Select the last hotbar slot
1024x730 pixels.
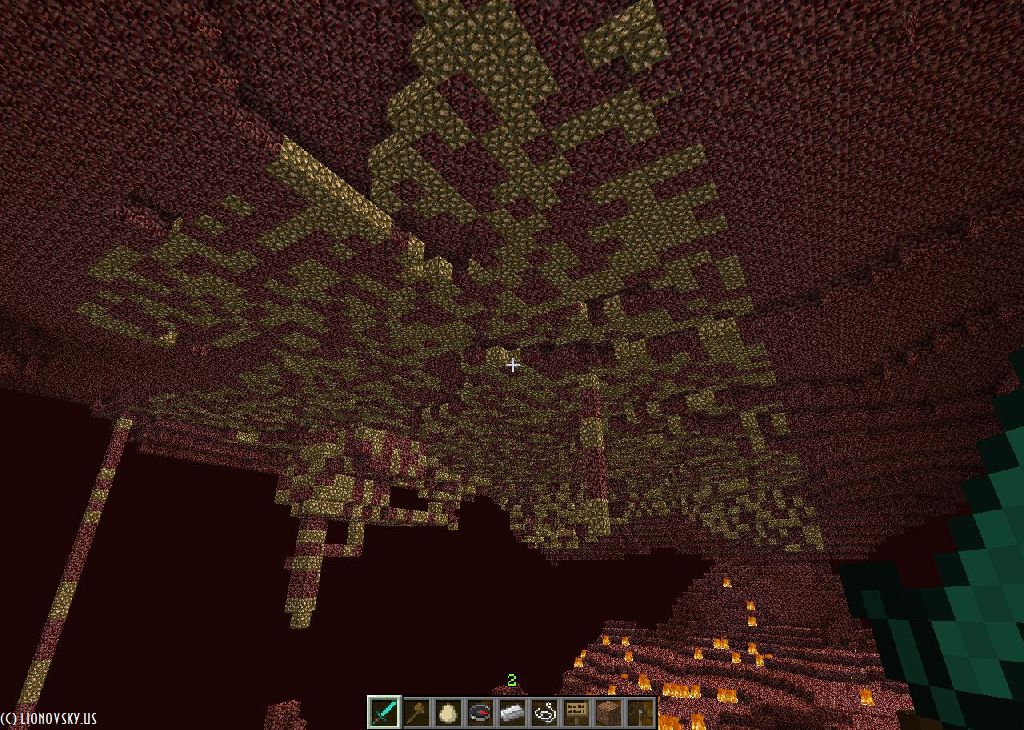640,712
